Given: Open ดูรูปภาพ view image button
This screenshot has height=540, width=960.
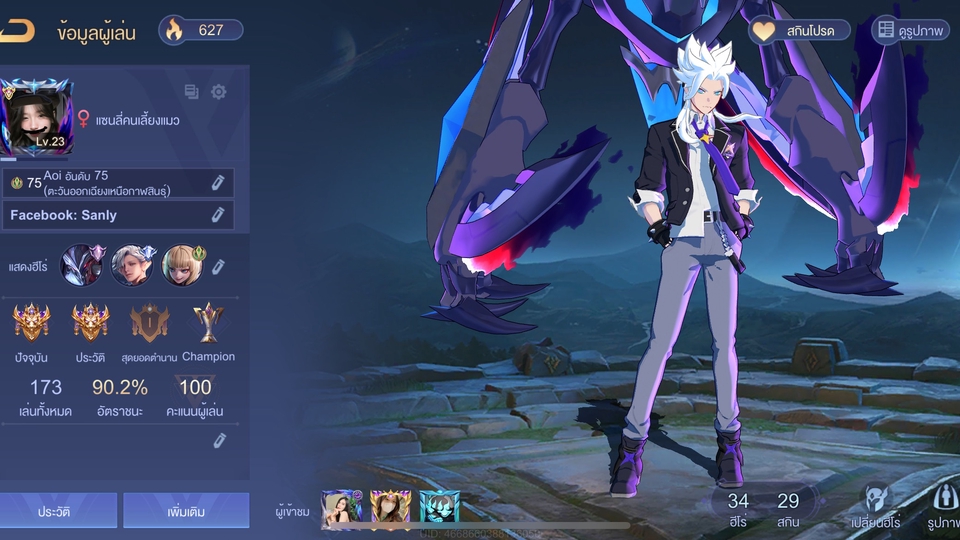Looking at the screenshot, I should pyautogui.click(x=911, y=31).
